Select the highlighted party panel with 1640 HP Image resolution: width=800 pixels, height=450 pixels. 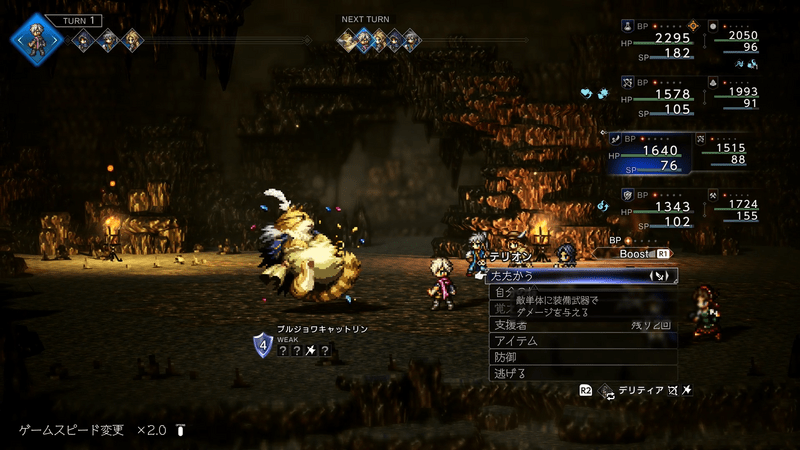click(661, 152)
